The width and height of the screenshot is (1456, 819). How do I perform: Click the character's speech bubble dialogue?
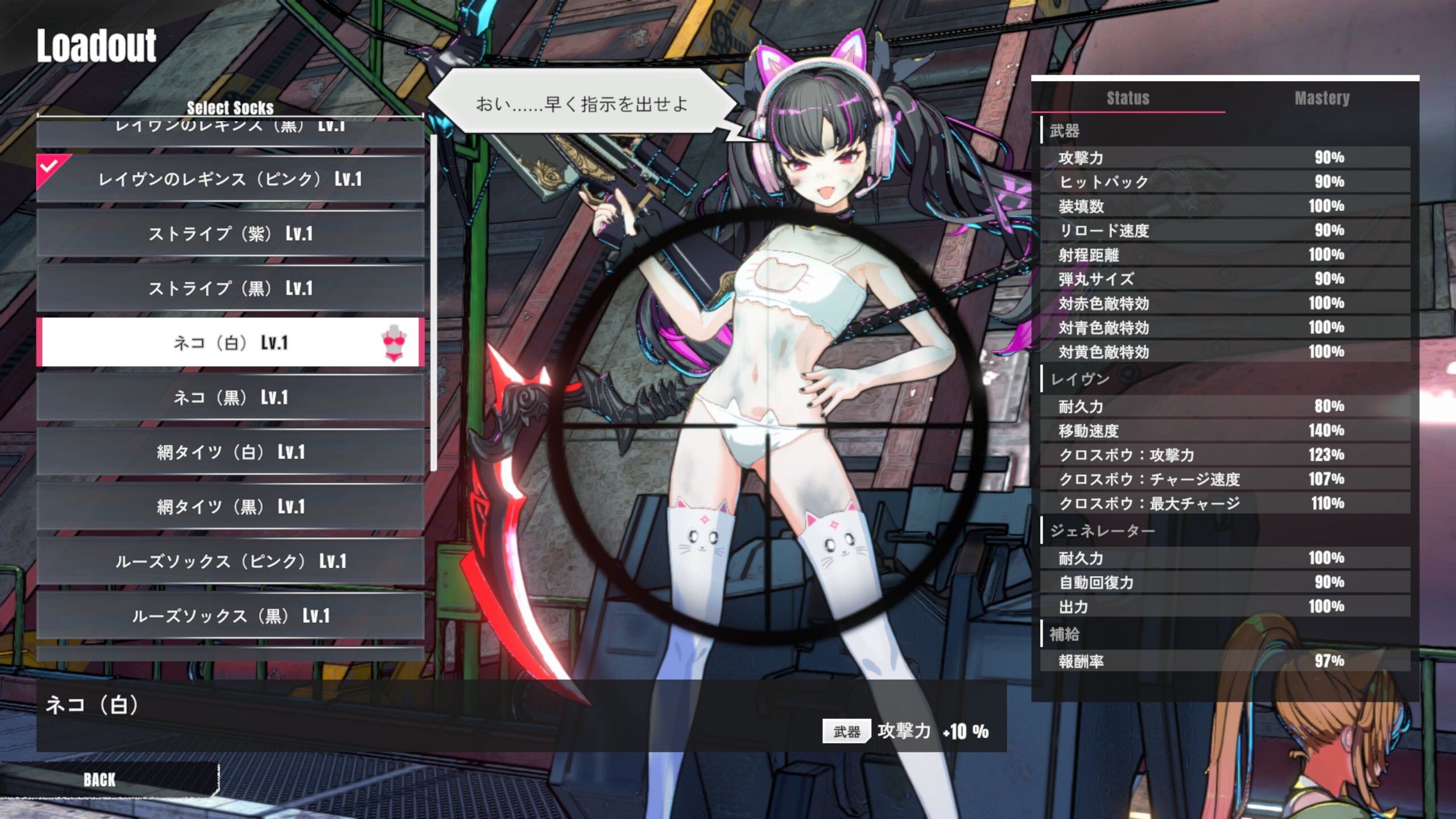580,104
